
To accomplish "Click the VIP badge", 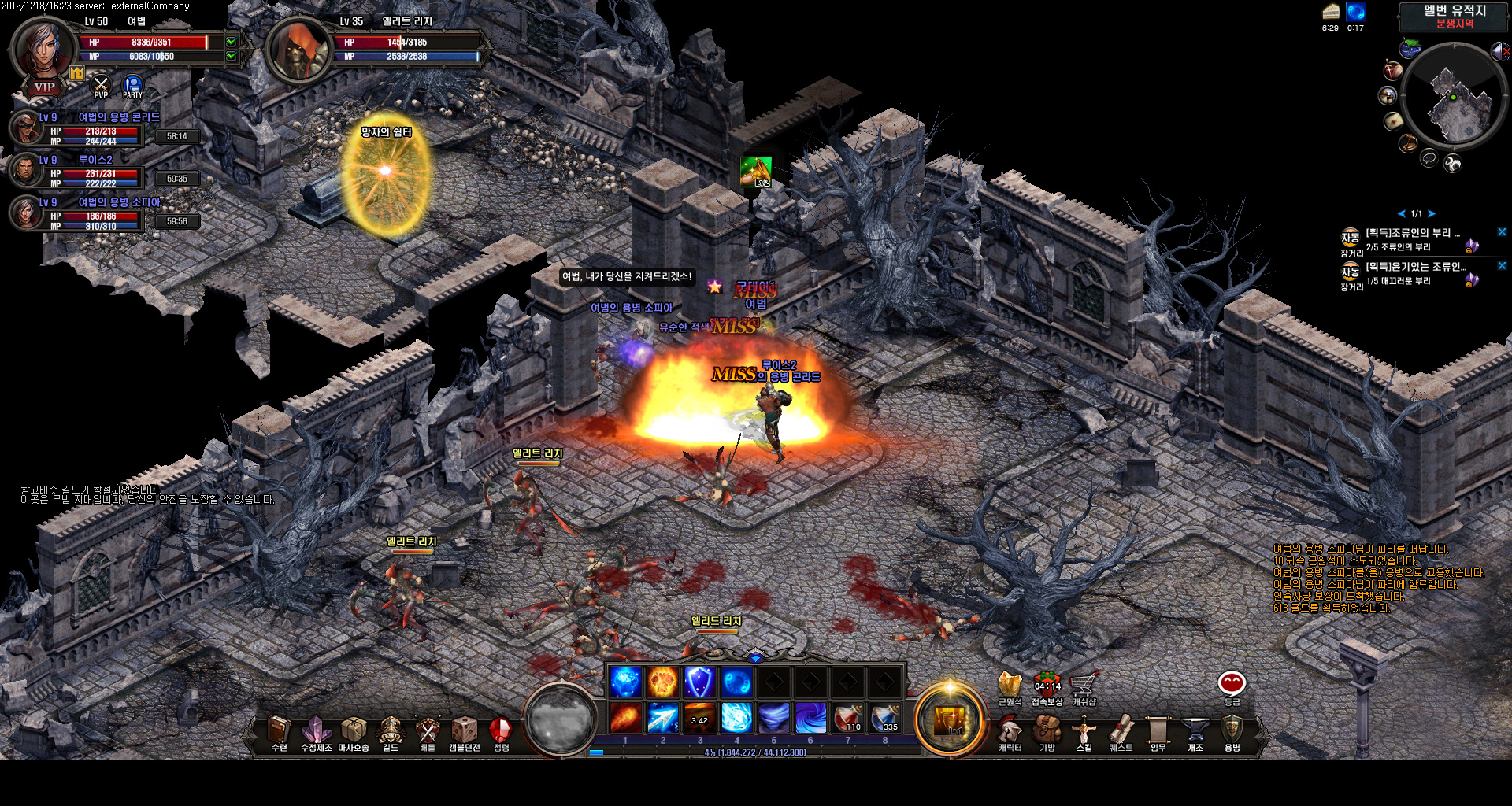I will [44, 87].
